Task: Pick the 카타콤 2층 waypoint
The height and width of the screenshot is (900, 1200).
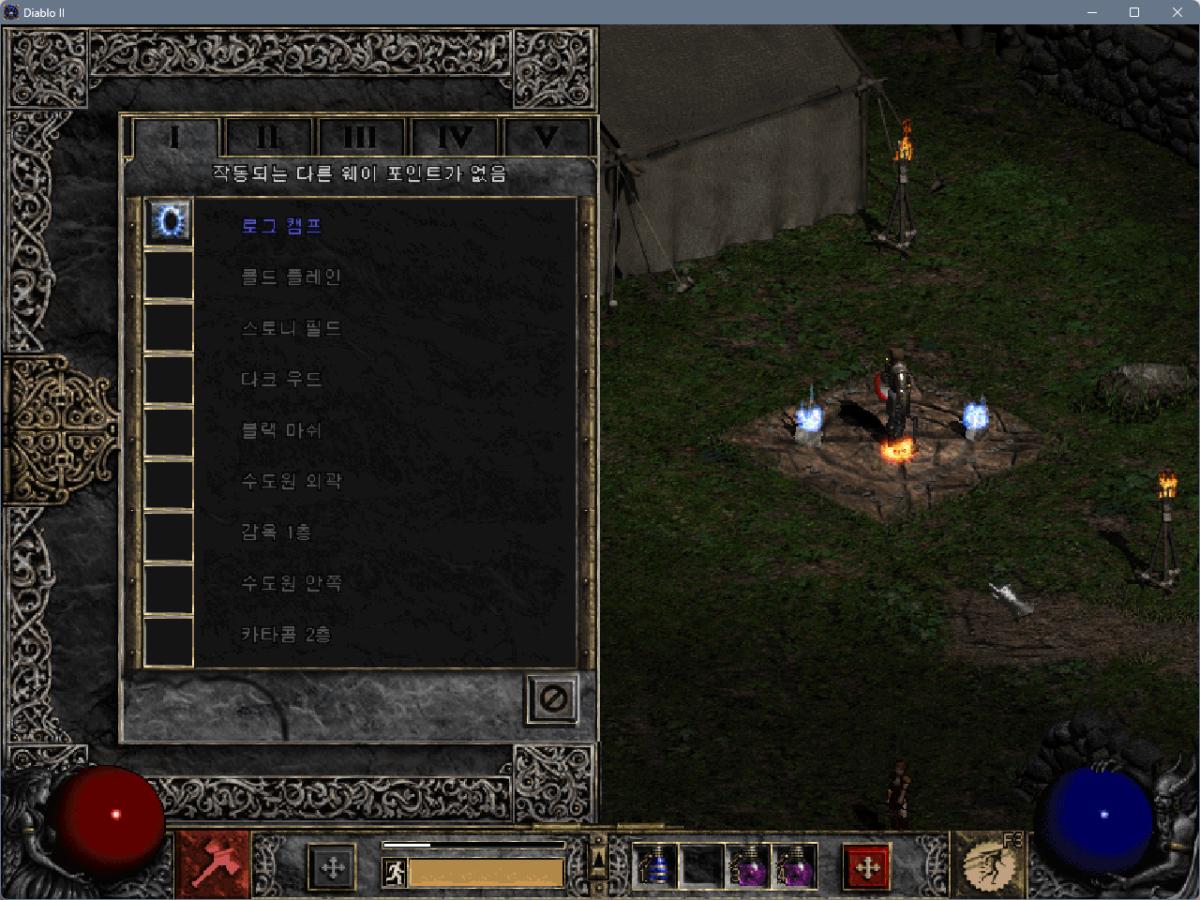Action: coord(286,635)
